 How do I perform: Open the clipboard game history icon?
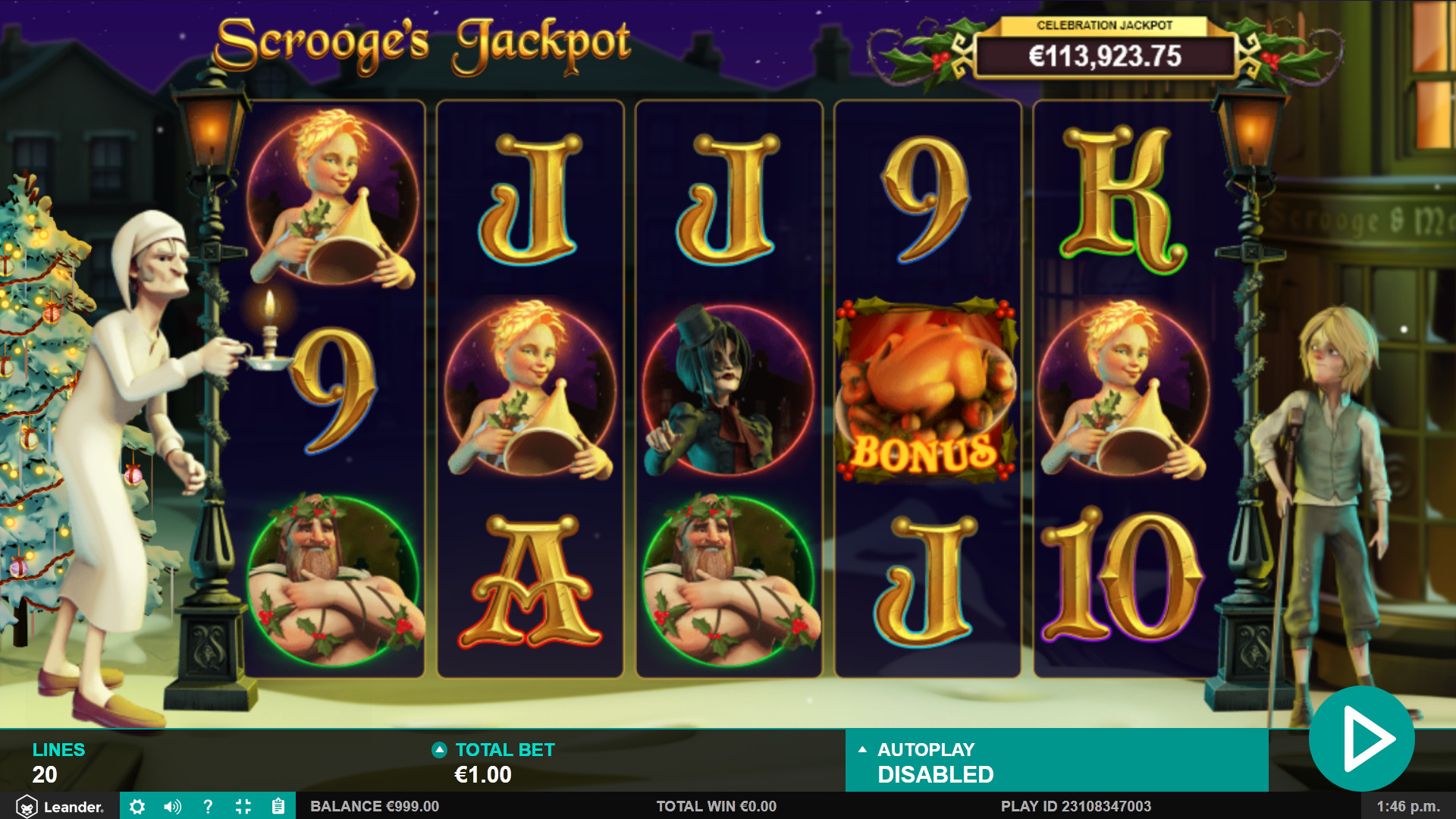278,806
